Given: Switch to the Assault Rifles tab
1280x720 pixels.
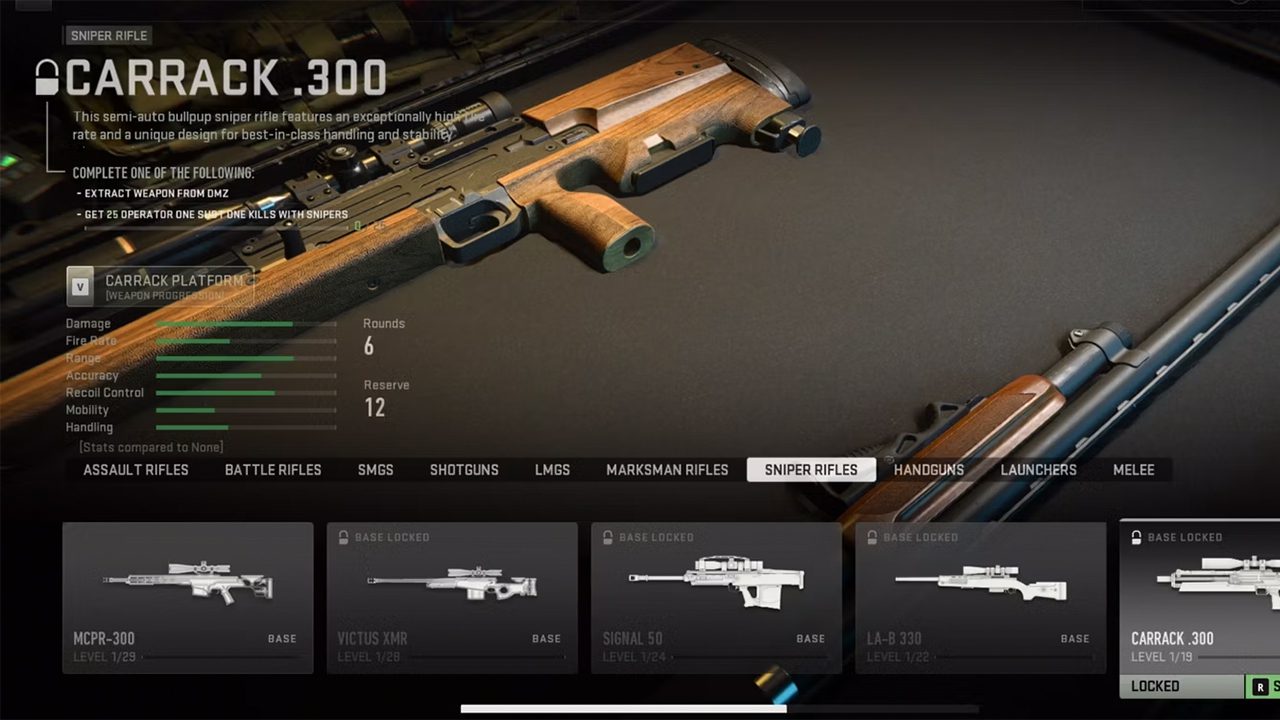Looking at the screenshot, I should point(136,470).
